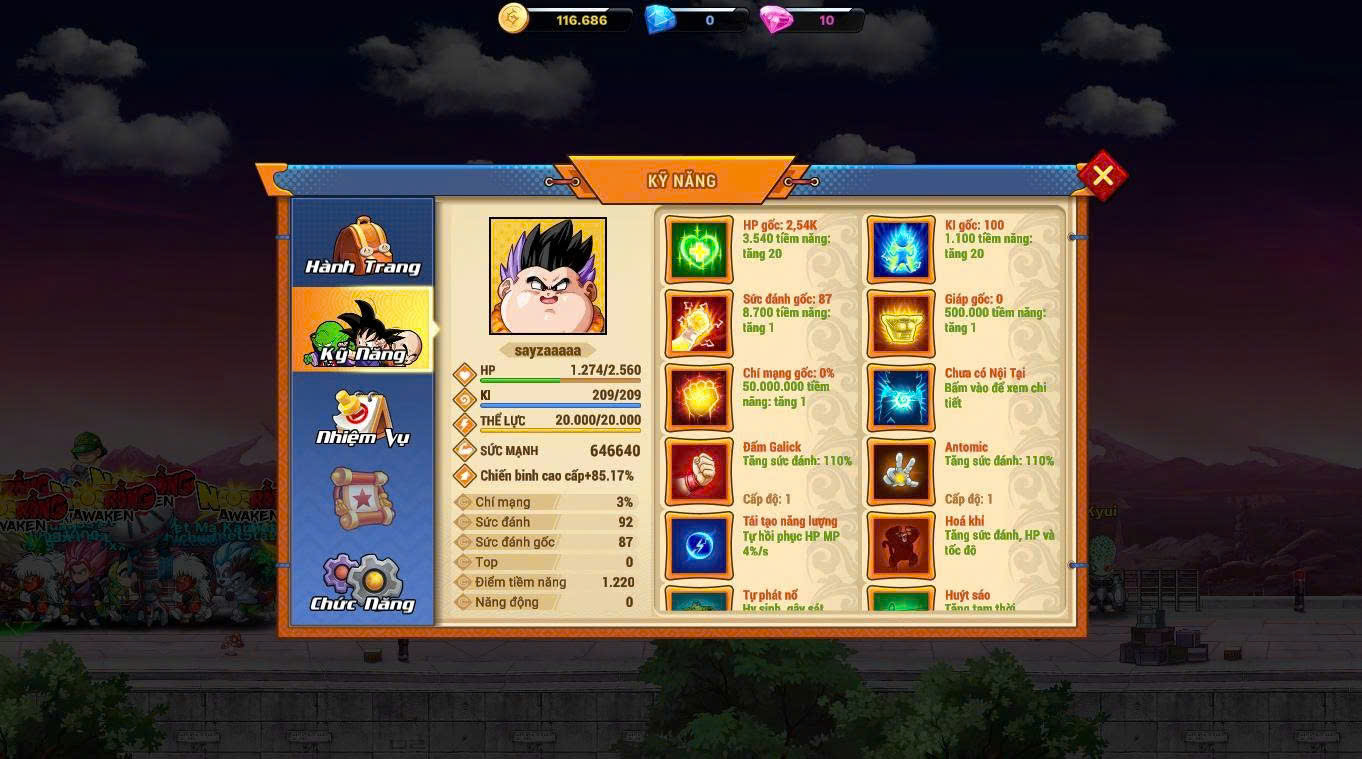
Task: Close the Kỹ Năng window
Action: (x=1102, y=176)
